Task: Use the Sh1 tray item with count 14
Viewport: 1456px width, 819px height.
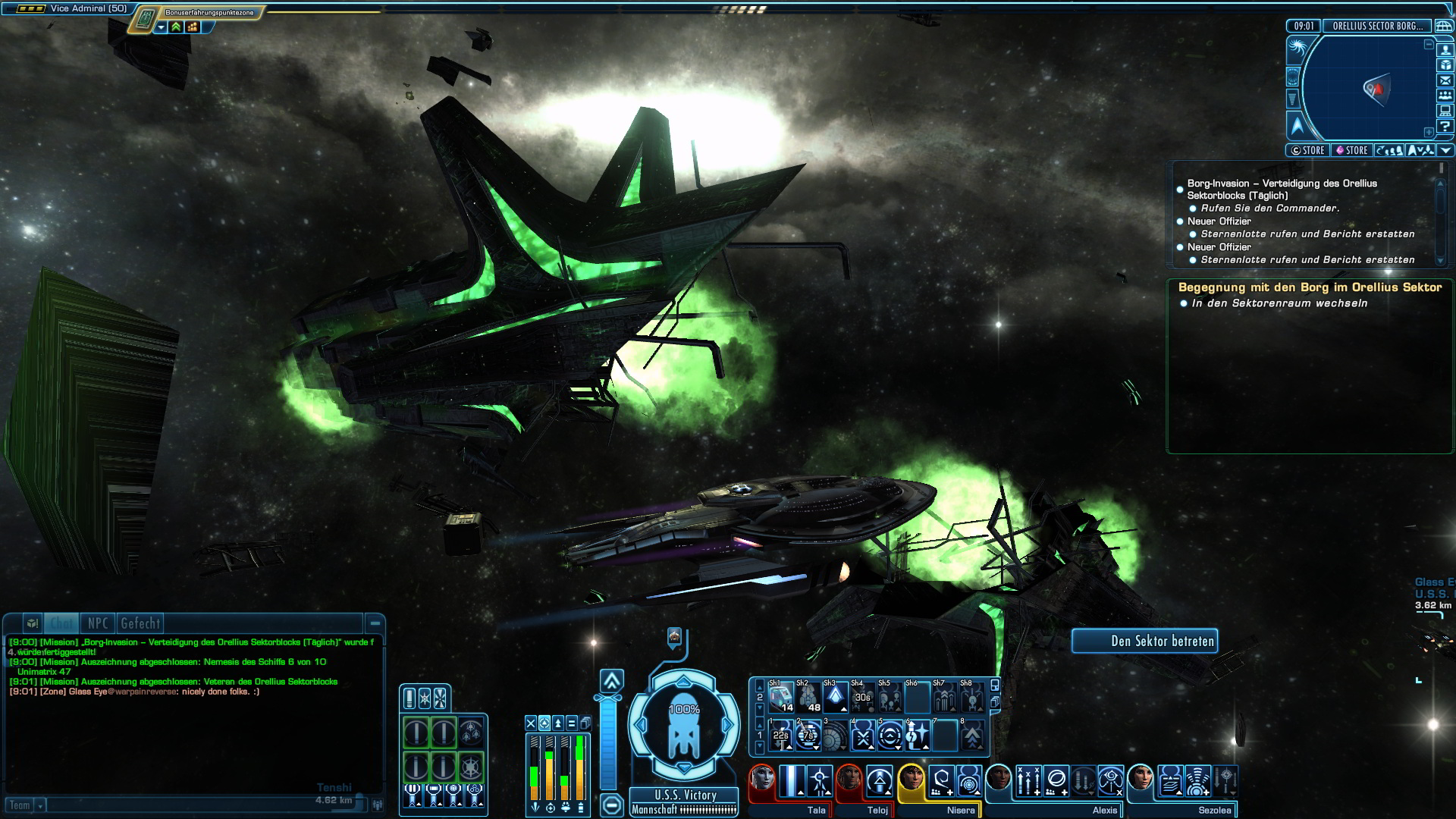Action: click(x=781, y=697)
